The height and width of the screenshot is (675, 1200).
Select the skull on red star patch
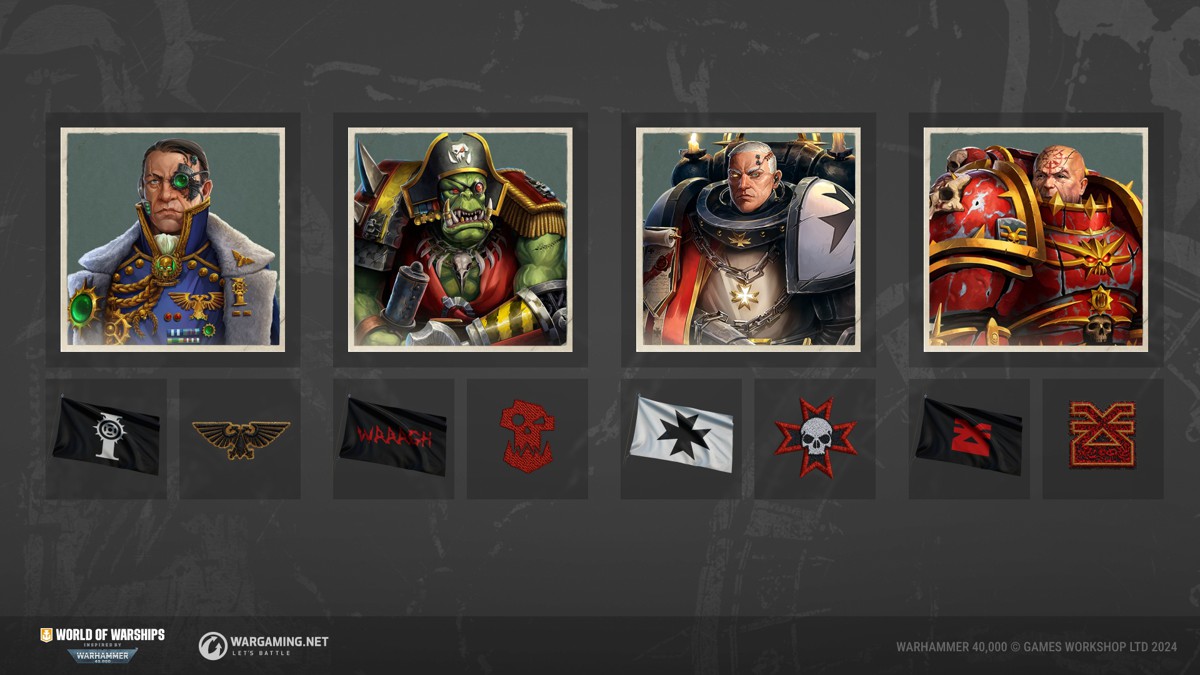[x=815, y=437]
